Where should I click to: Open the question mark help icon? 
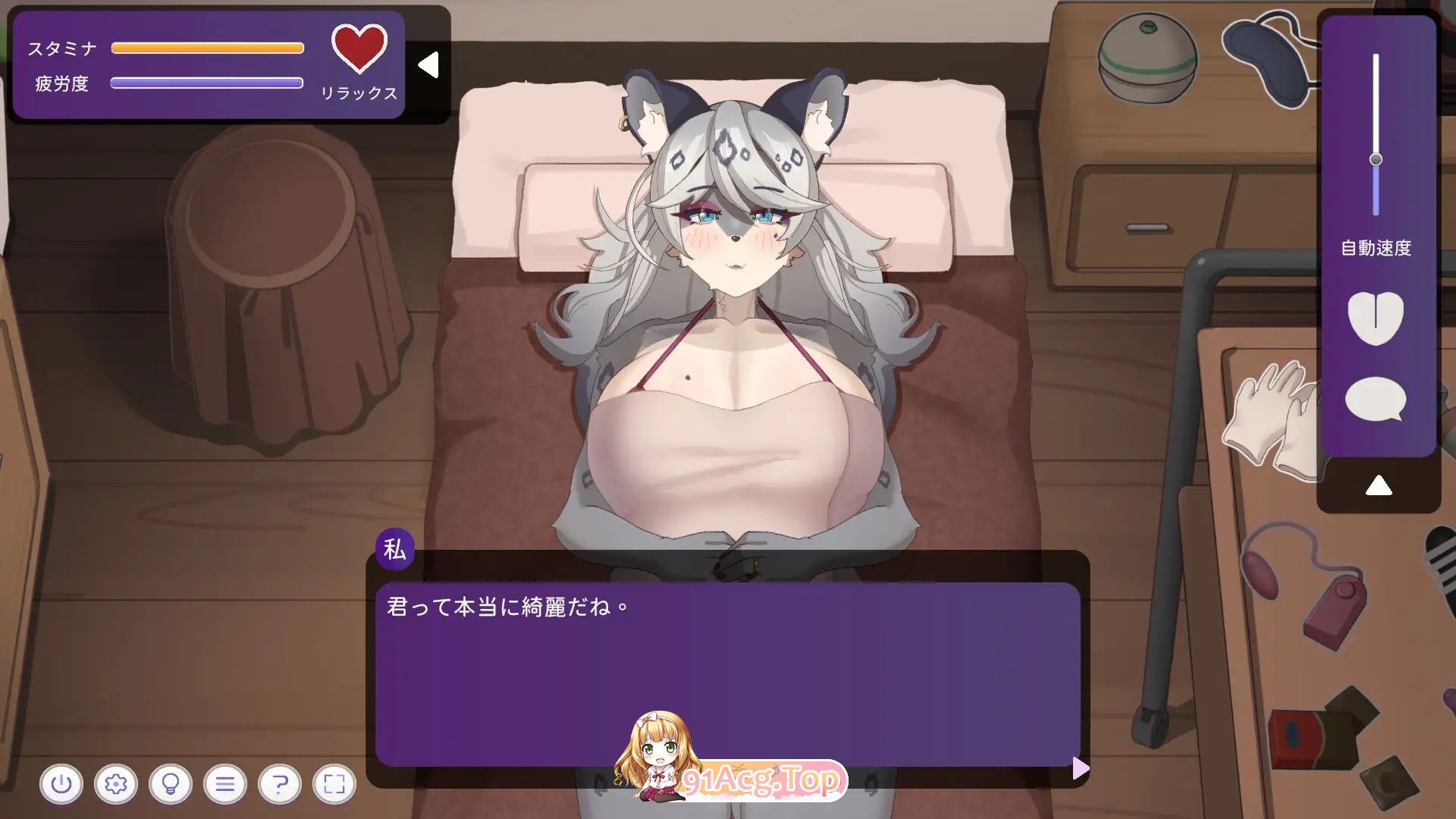click(281, 783)
